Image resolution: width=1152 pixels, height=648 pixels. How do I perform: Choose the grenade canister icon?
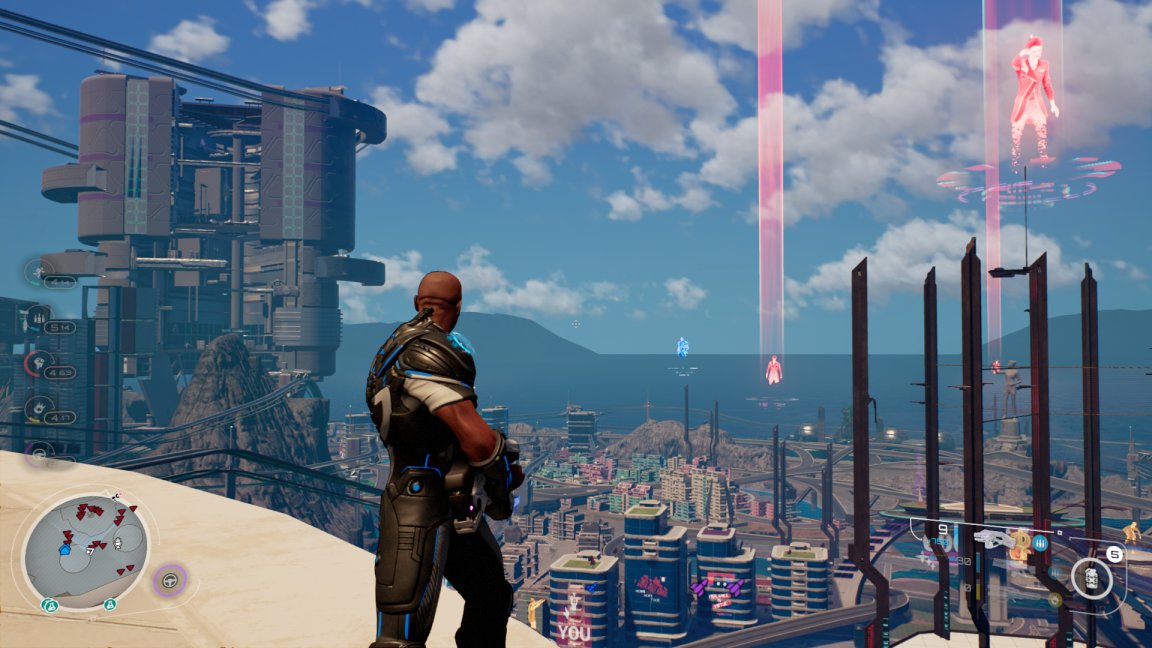pyautogui.click(x=1092, y=578)
